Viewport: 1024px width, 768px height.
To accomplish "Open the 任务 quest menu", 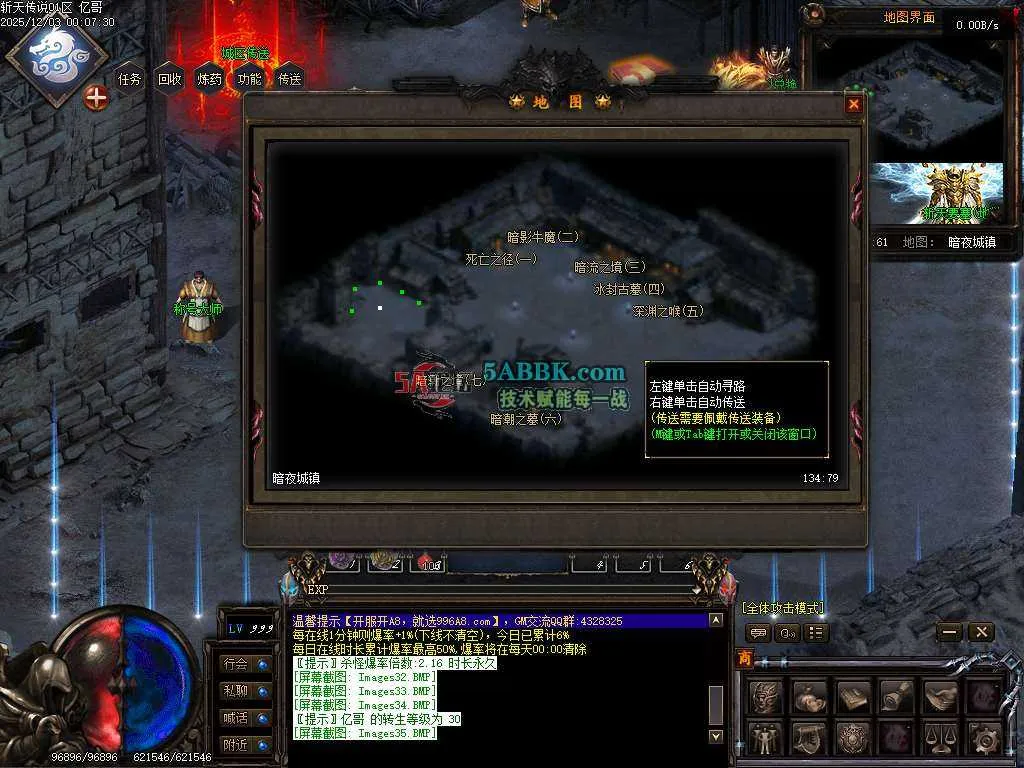I will coord(130,79).
